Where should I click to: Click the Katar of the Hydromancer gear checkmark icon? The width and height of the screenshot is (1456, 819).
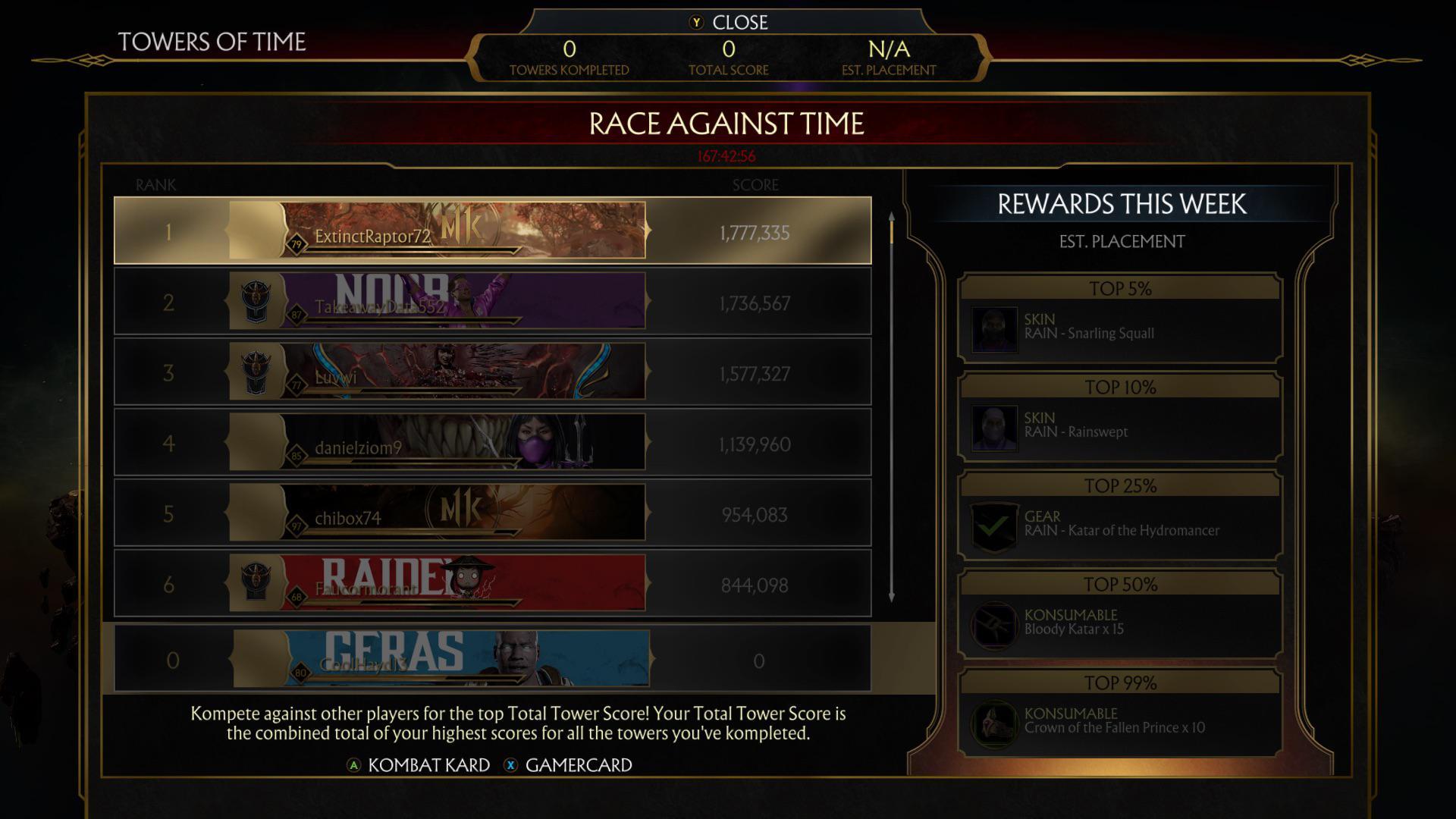tap(993, 523)
